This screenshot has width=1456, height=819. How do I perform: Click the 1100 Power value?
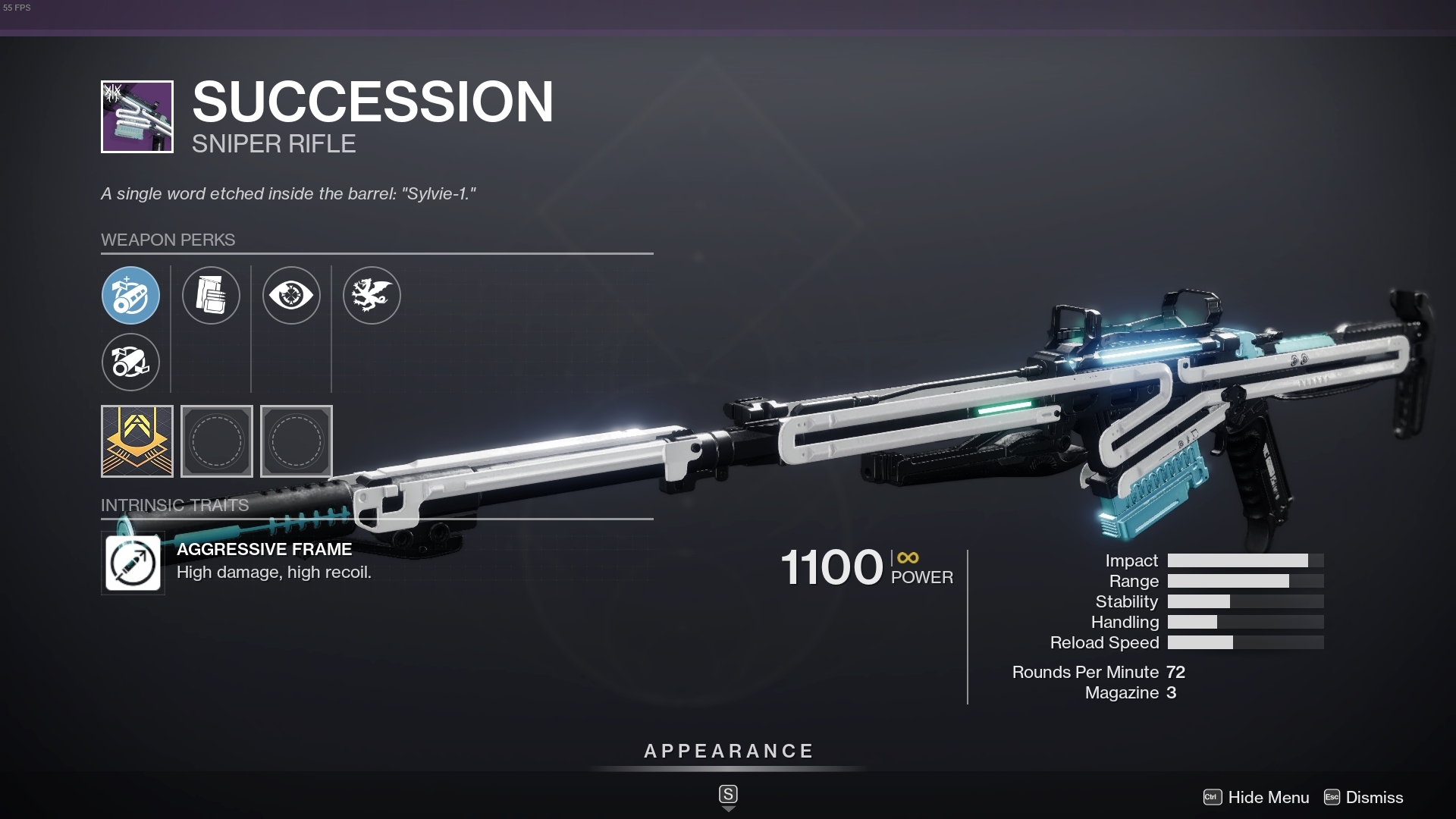pyautogui.click(x=832, y=567)
